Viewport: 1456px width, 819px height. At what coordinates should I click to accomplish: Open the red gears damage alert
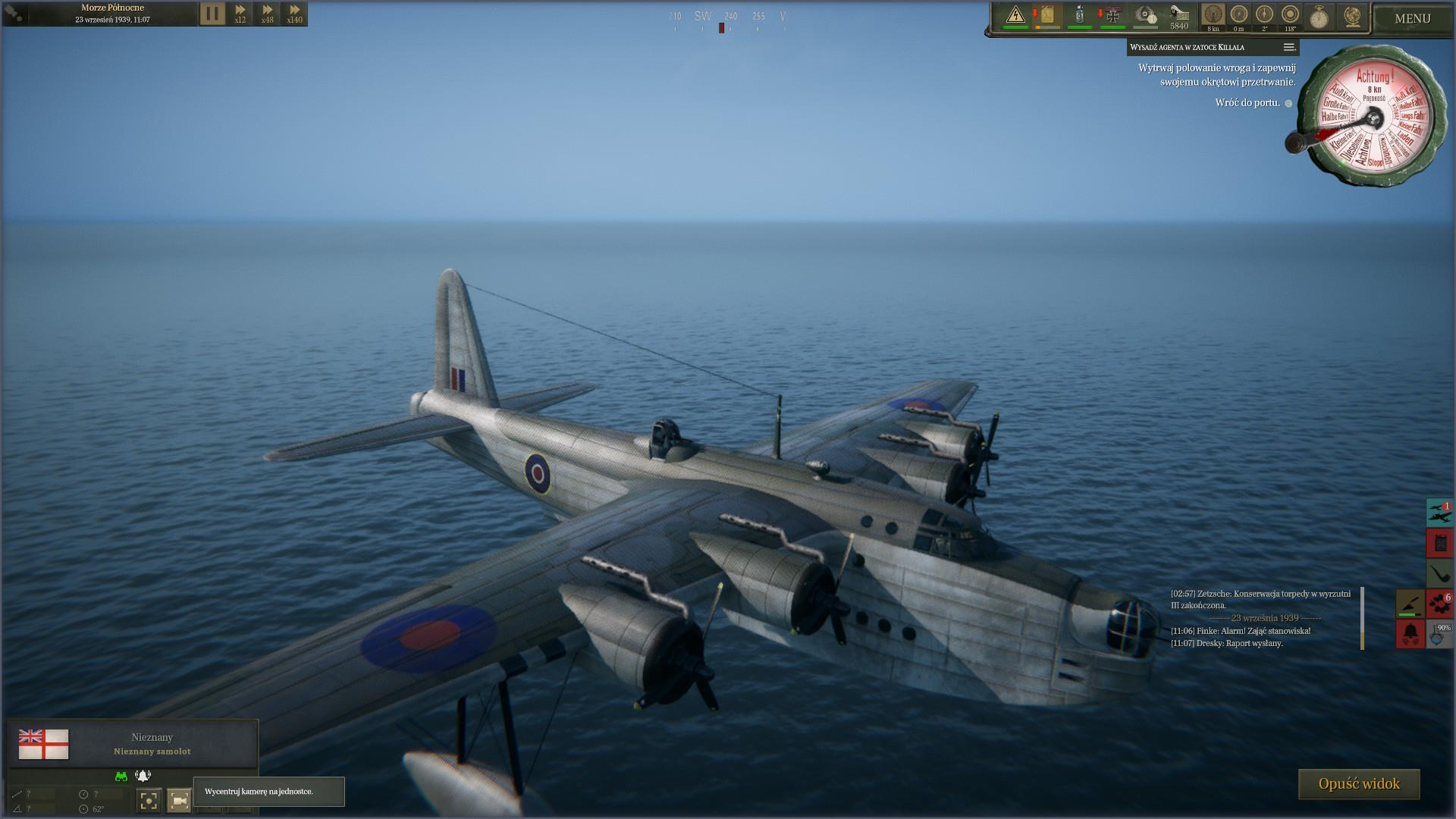coord(1439,604)
